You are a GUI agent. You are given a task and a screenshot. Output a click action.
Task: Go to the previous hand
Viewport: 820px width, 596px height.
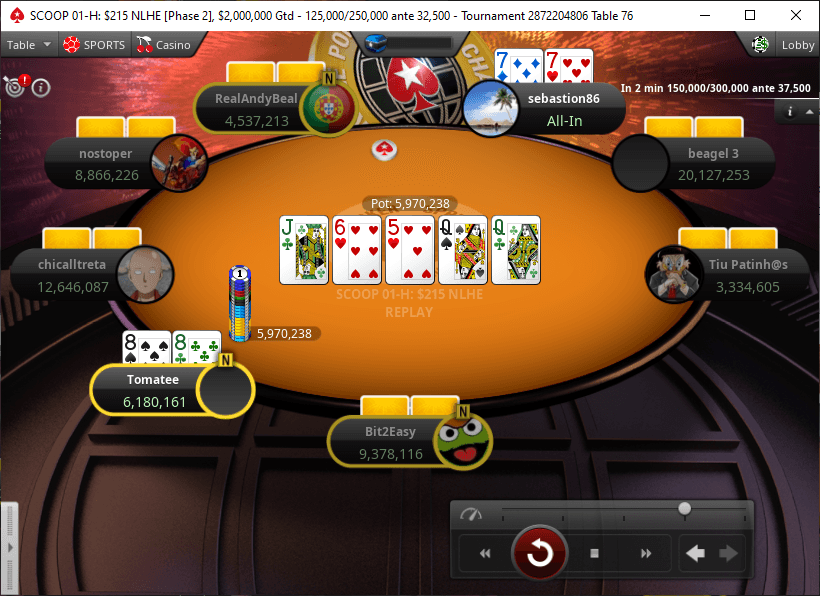695,553
